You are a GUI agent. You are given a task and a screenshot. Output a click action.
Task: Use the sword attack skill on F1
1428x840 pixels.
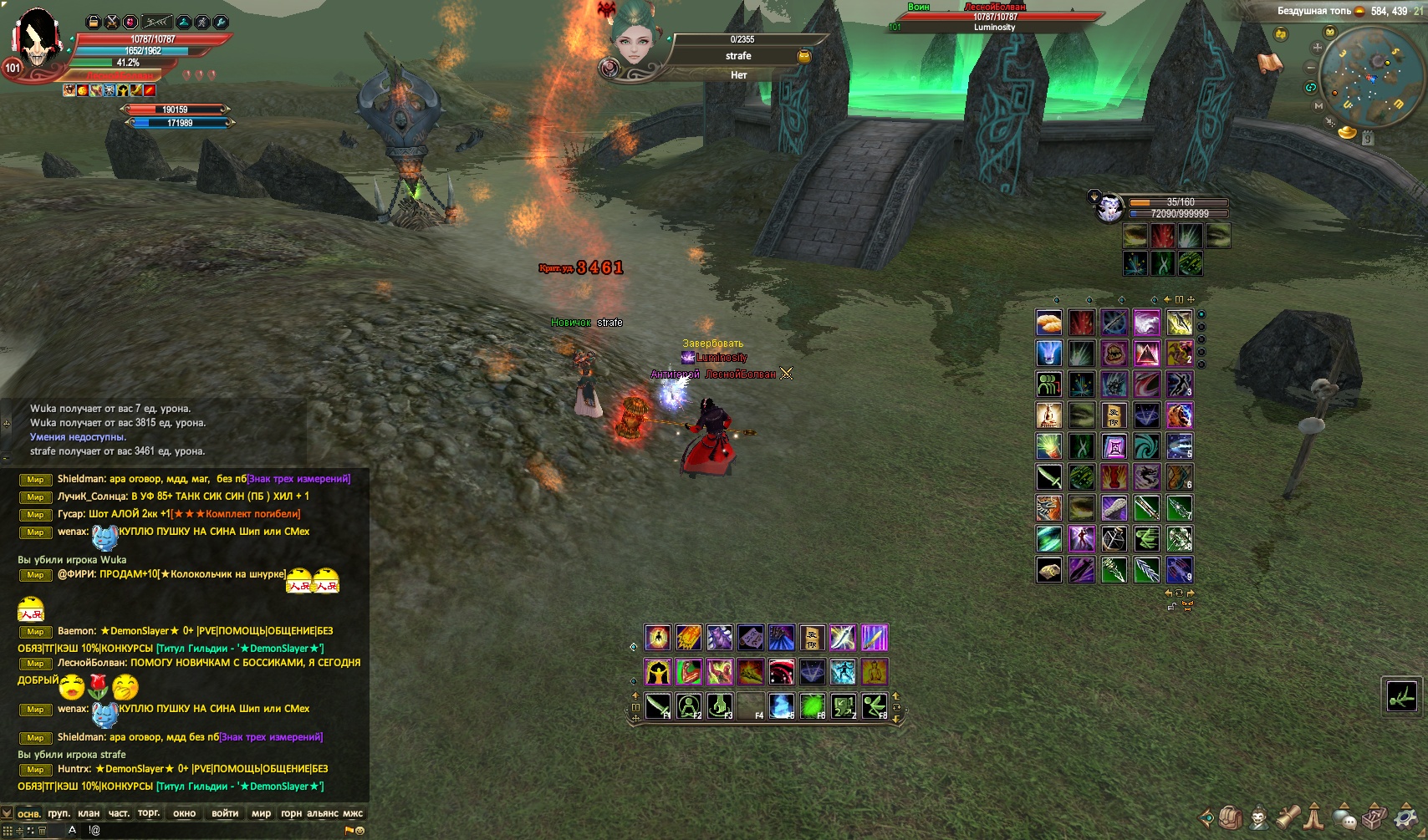(x=658, y=706)
